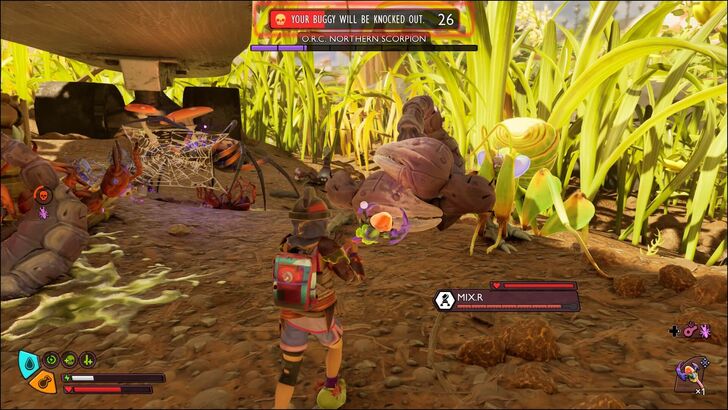Screen dimensions: 728x410
Task: Click the buggy knocked out warning banner
Action: [360, 19]
